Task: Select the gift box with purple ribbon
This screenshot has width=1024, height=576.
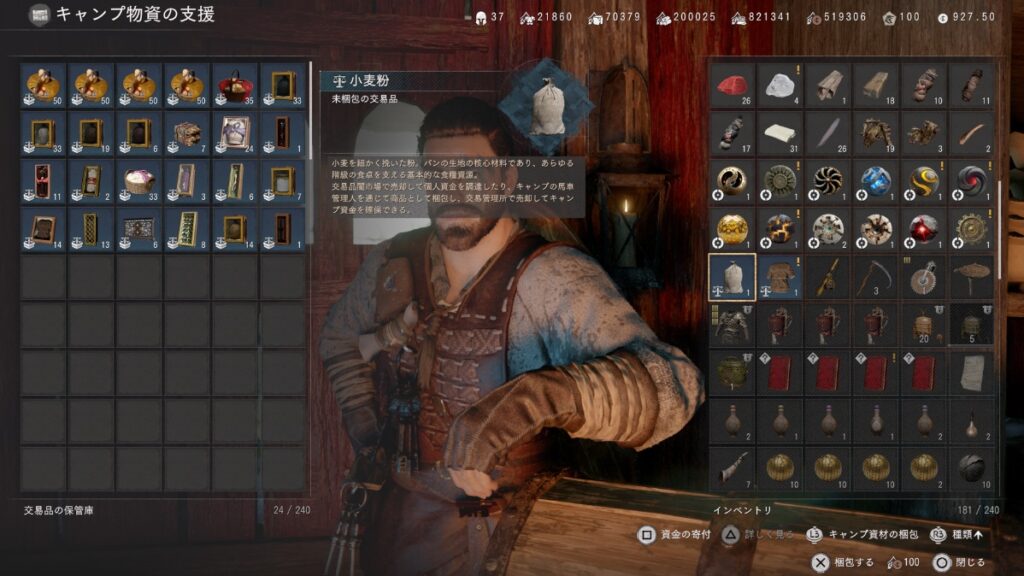Action: pyautogui.click(x=236, y=133)
